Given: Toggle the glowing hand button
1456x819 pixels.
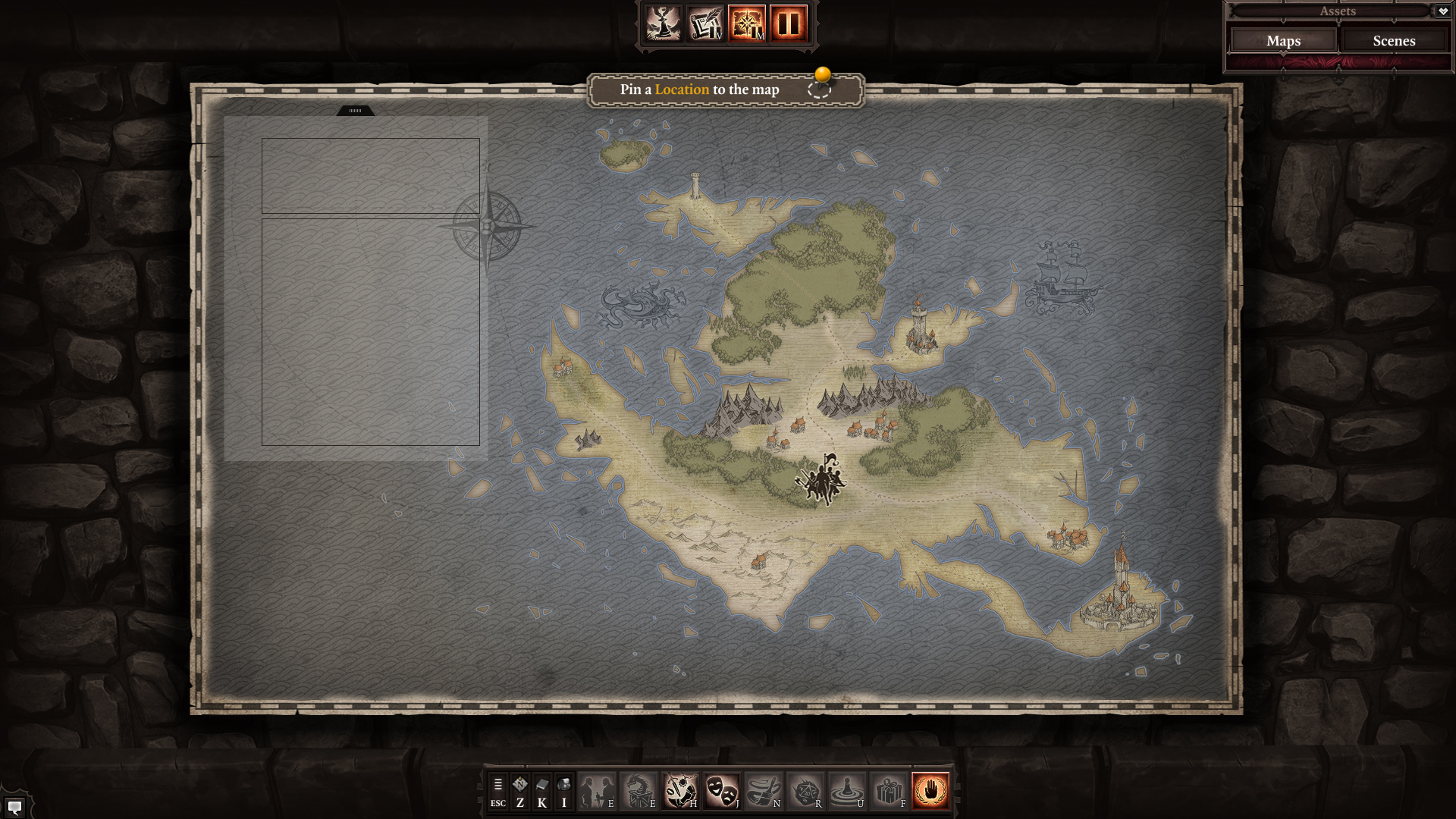Looking at the screenshot, I should [x=930, y=791].
